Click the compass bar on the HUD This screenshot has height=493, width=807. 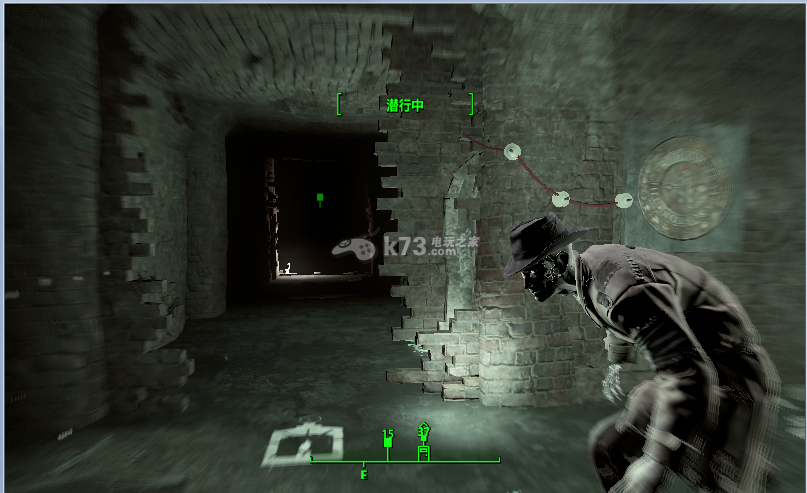[x=404, y=461]
